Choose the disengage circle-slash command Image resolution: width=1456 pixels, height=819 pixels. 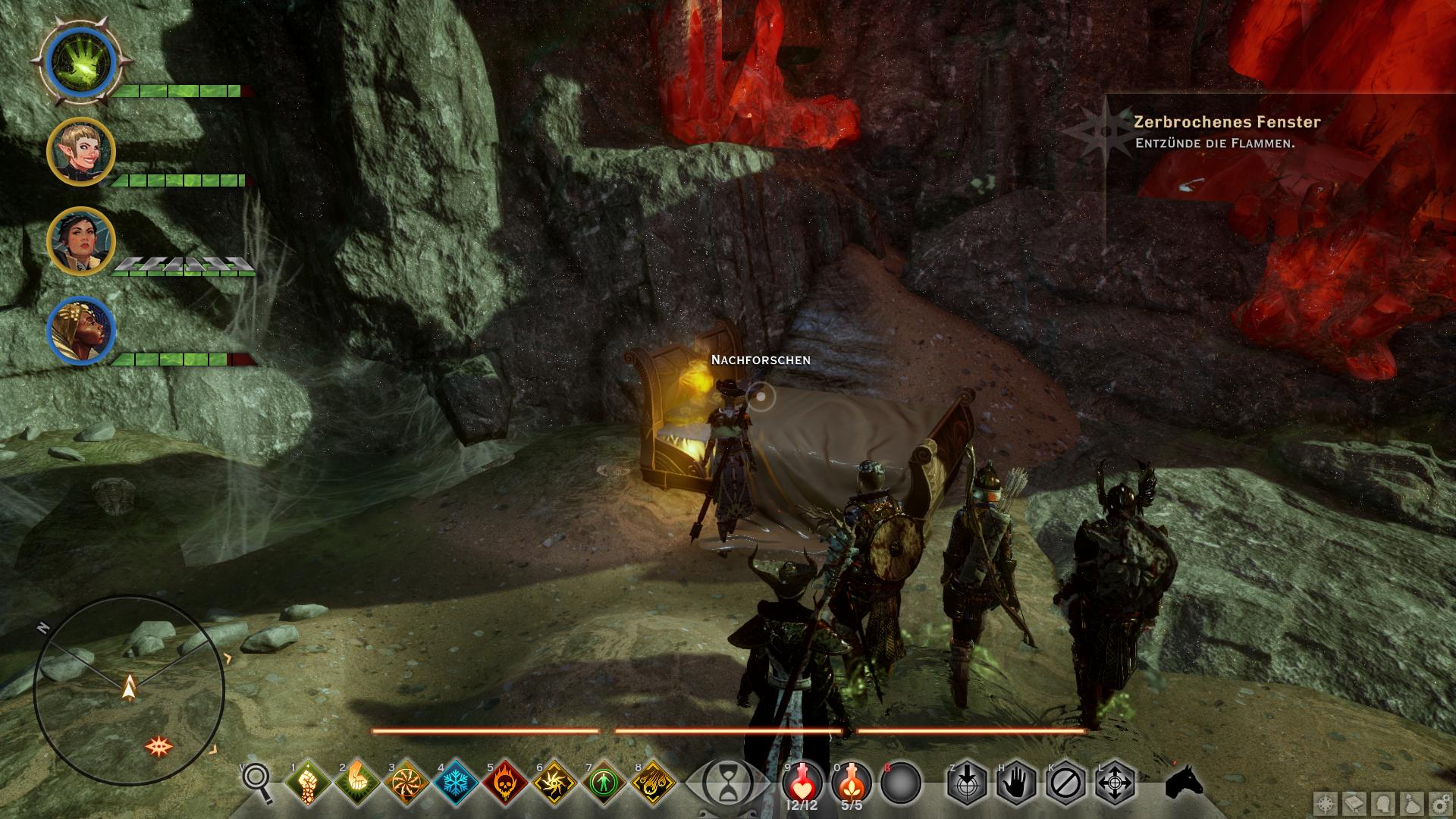(1065, 782)
